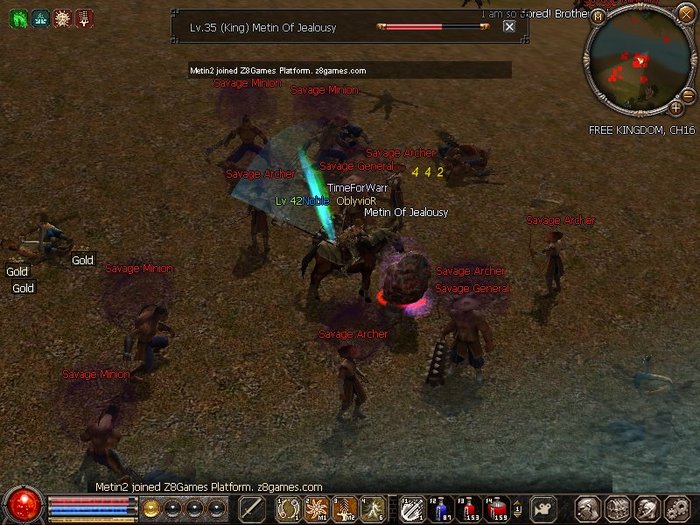Select the red sunburst buff icon
700x525 pixels.
click(63, 18)
